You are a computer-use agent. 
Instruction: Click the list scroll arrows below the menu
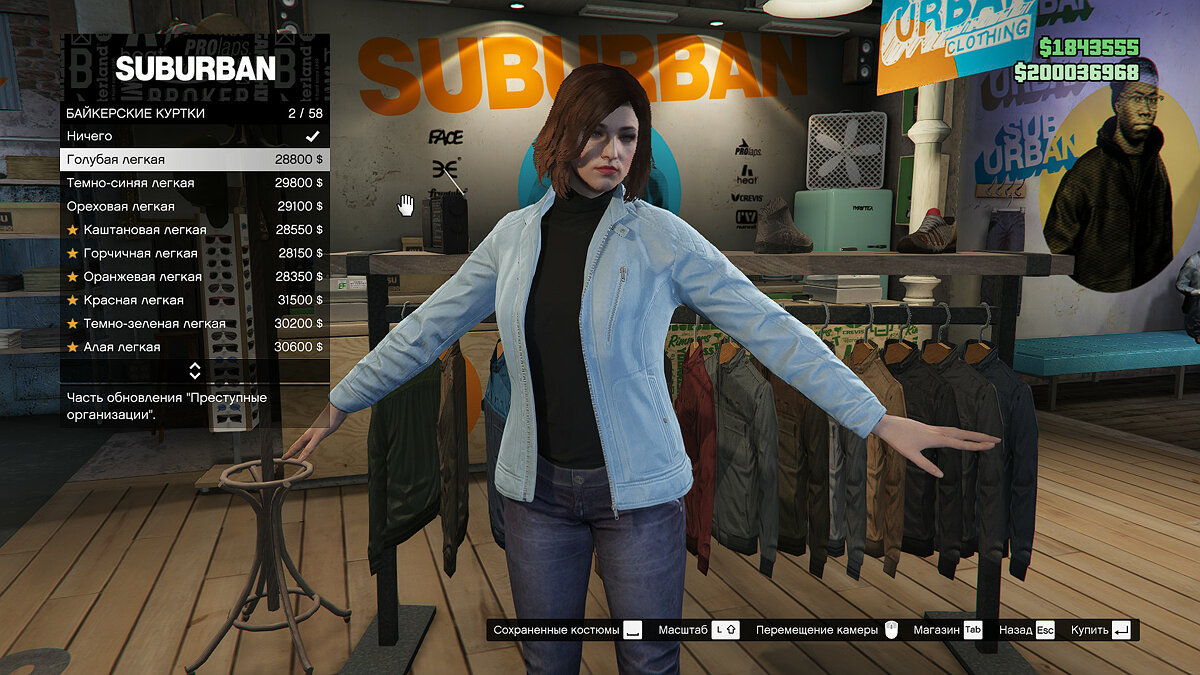195,371
